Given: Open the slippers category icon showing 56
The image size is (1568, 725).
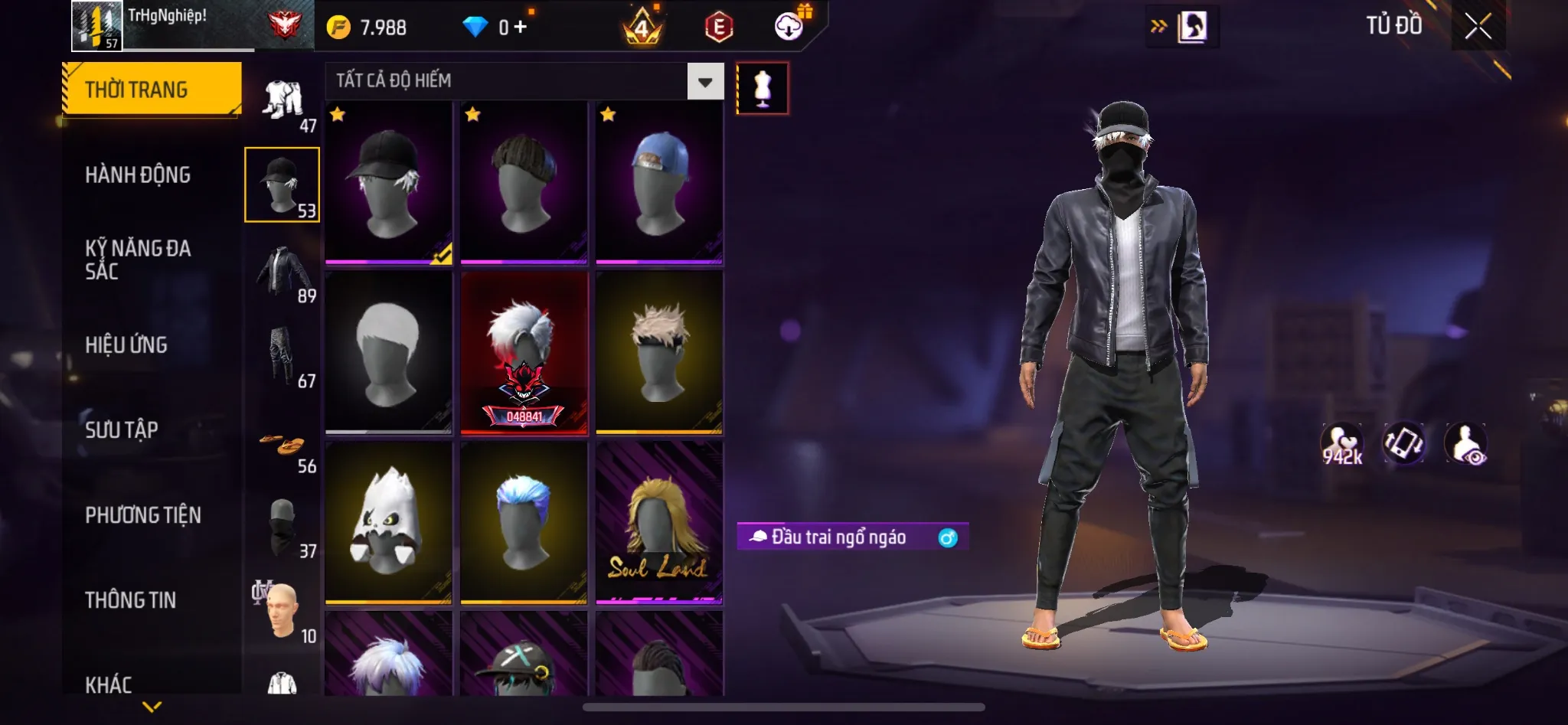Looking at the screenshot, I should pyautogui.click(x=282, y=446).
